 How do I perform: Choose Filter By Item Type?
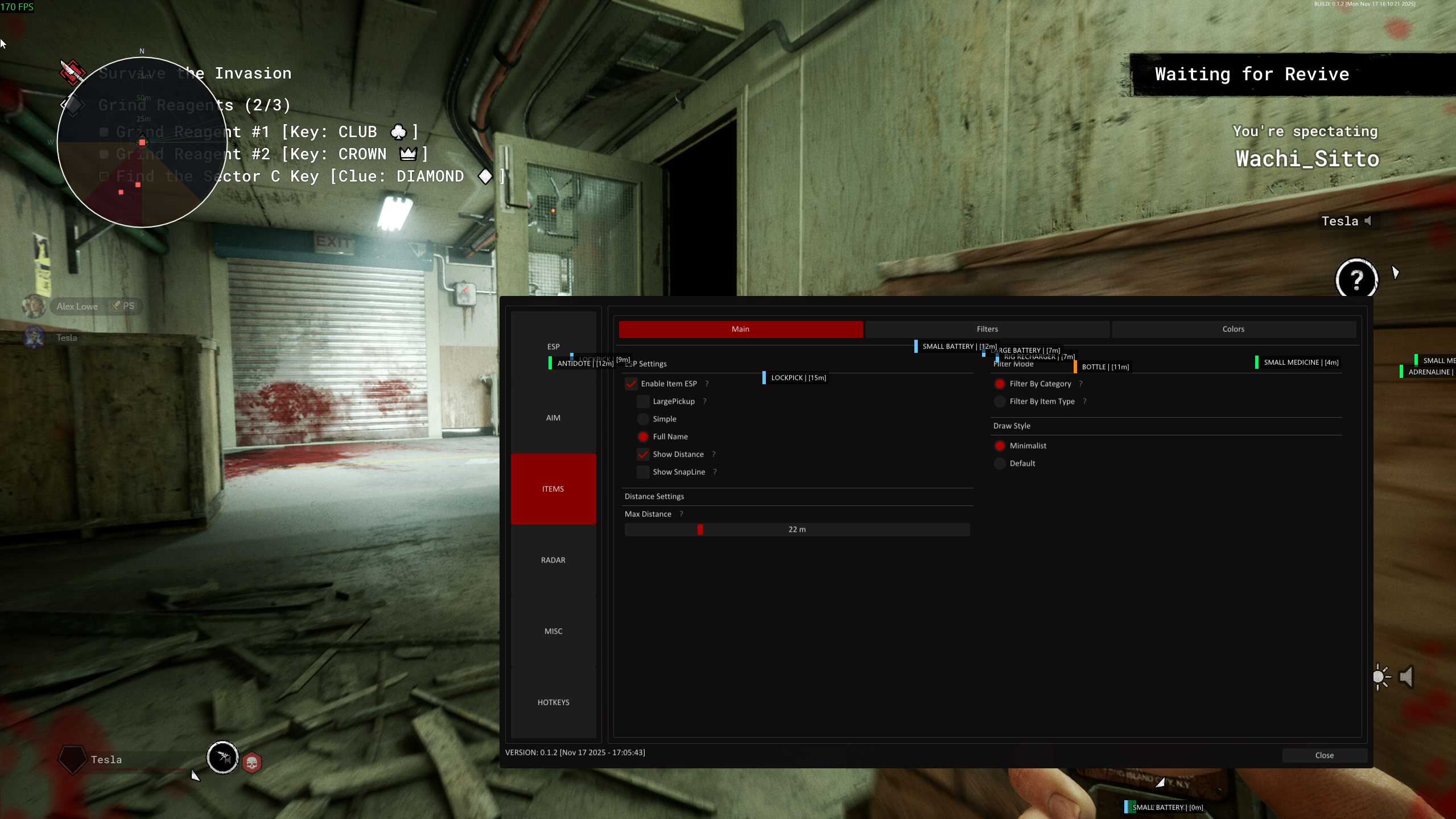[1000, 401]
